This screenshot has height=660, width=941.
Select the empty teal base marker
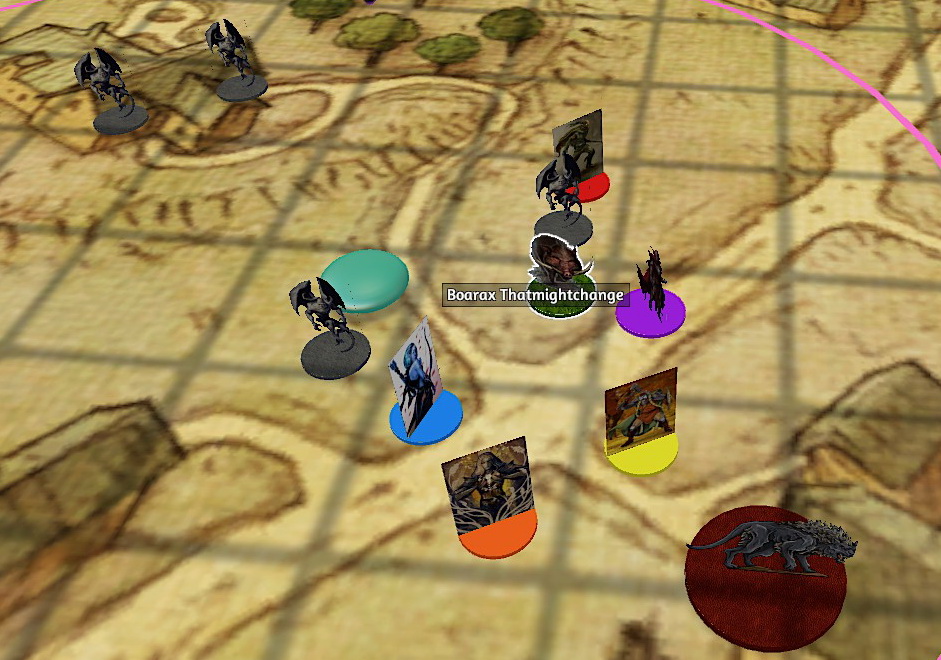tap(365, 279)
